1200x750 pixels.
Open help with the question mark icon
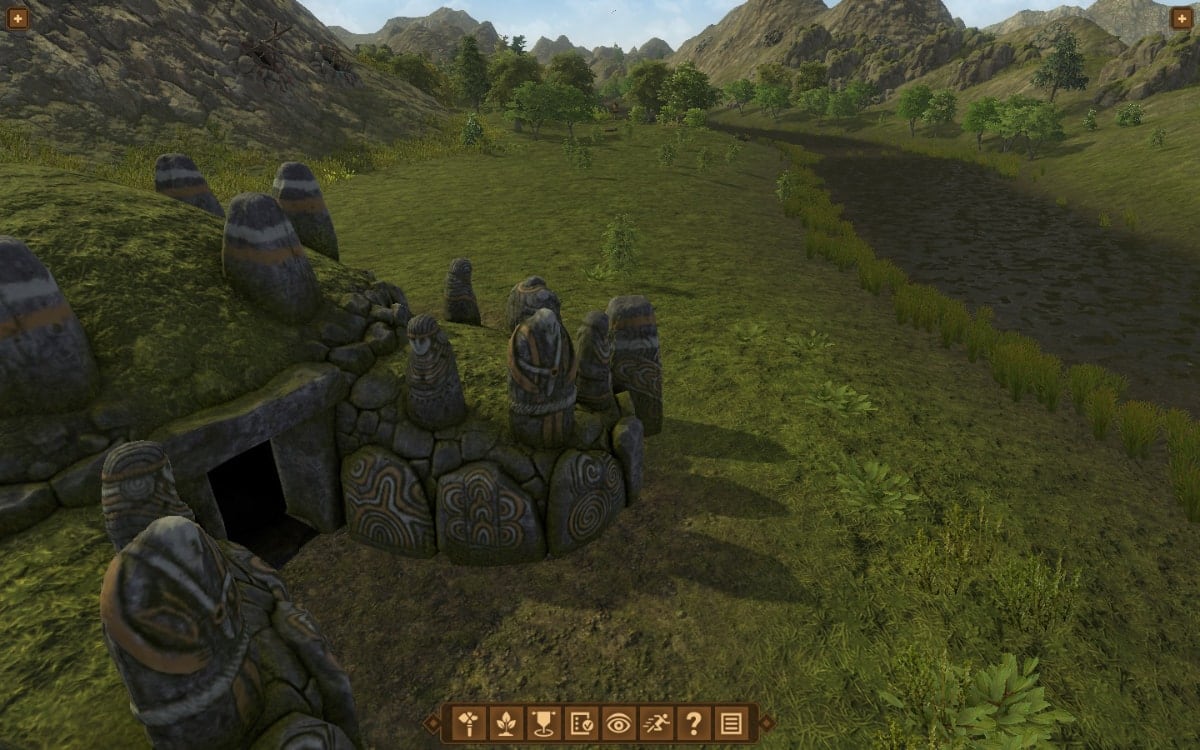point(693,722)
